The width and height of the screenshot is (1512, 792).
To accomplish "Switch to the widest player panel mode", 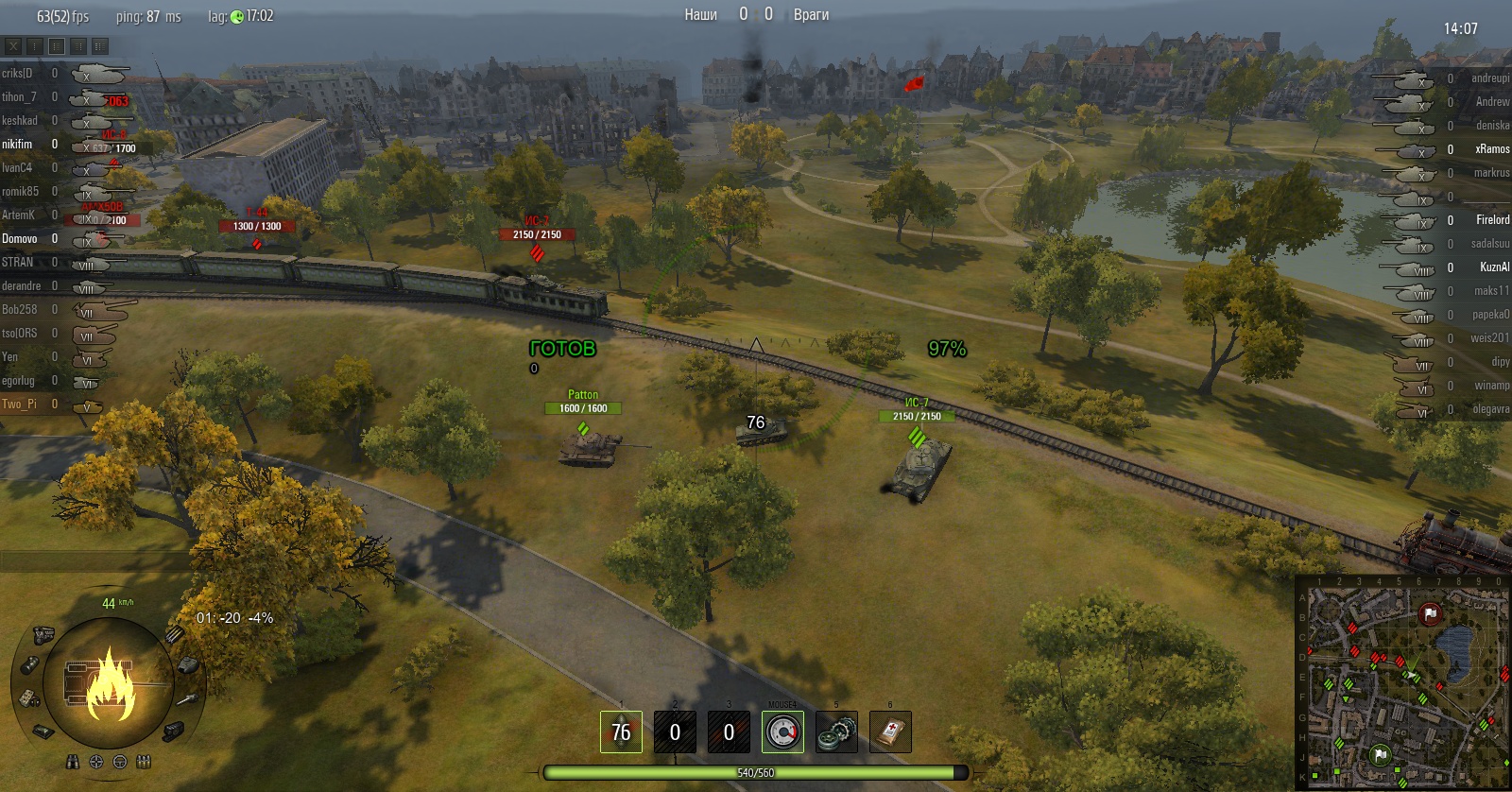I will (x=100, y=45).
